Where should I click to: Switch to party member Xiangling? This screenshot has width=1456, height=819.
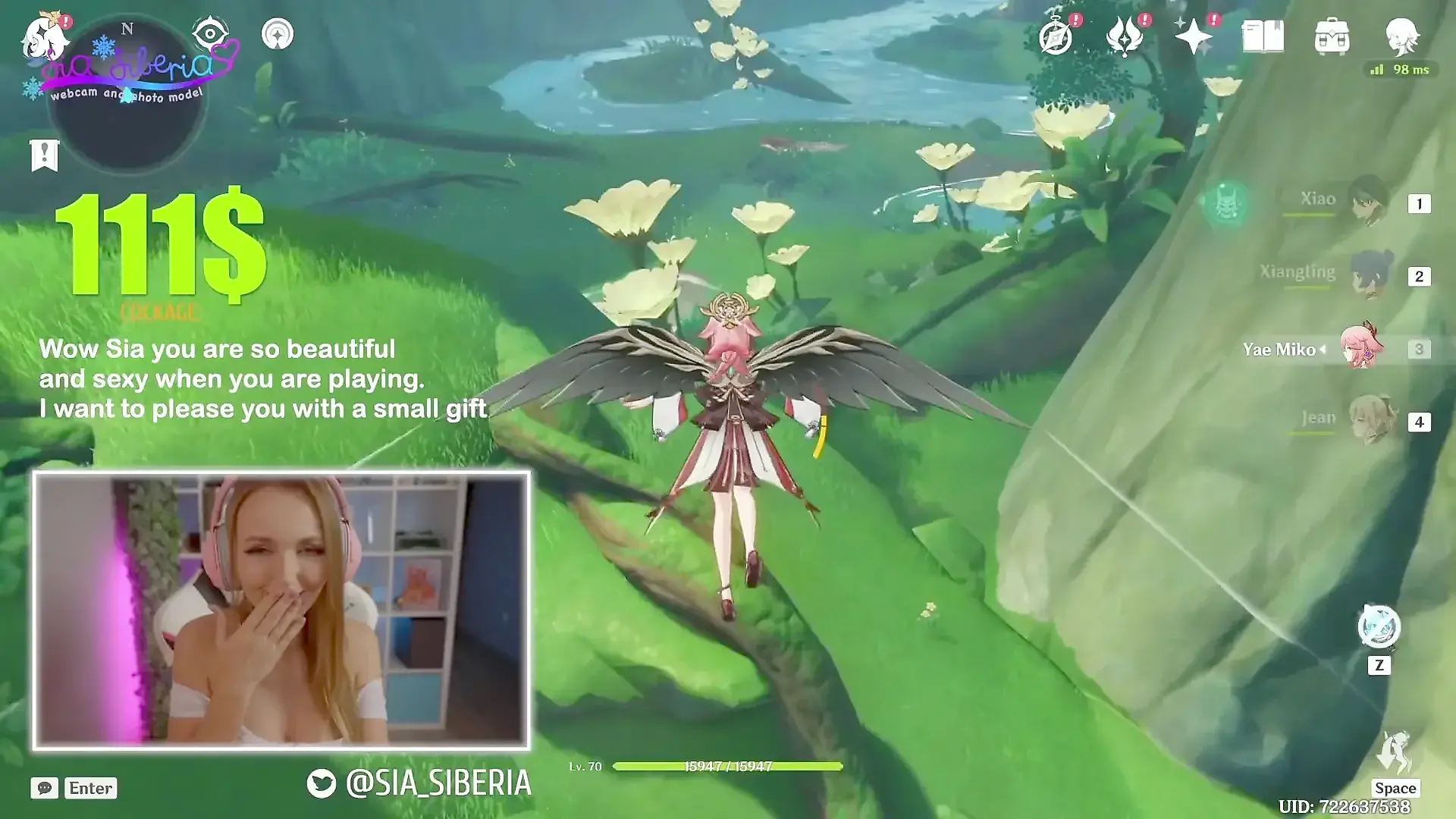pos(1372,274)
